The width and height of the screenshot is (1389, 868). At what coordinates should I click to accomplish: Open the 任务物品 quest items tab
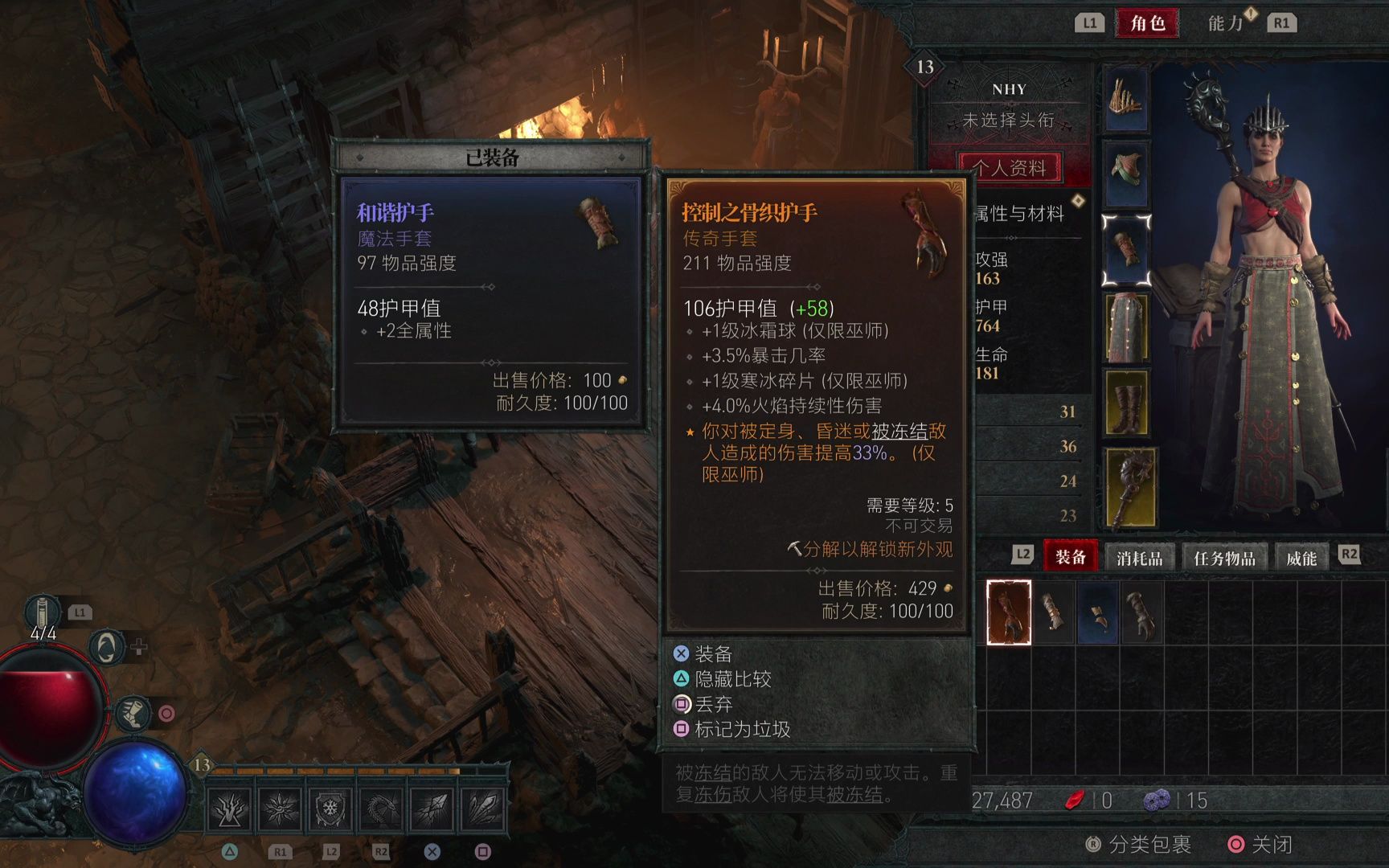1223,557
